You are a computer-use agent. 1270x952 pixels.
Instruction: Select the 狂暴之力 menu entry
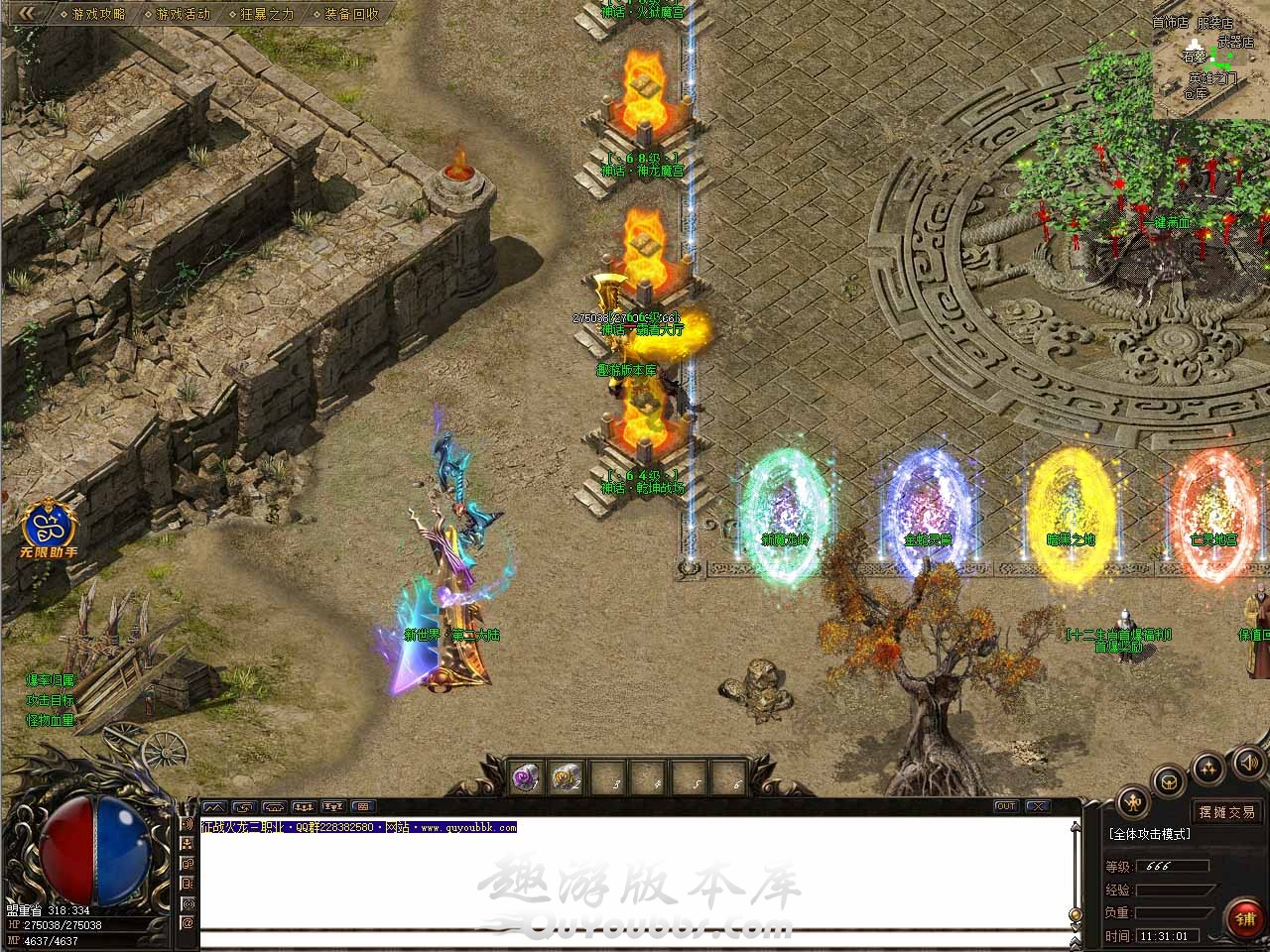[267, 14]
